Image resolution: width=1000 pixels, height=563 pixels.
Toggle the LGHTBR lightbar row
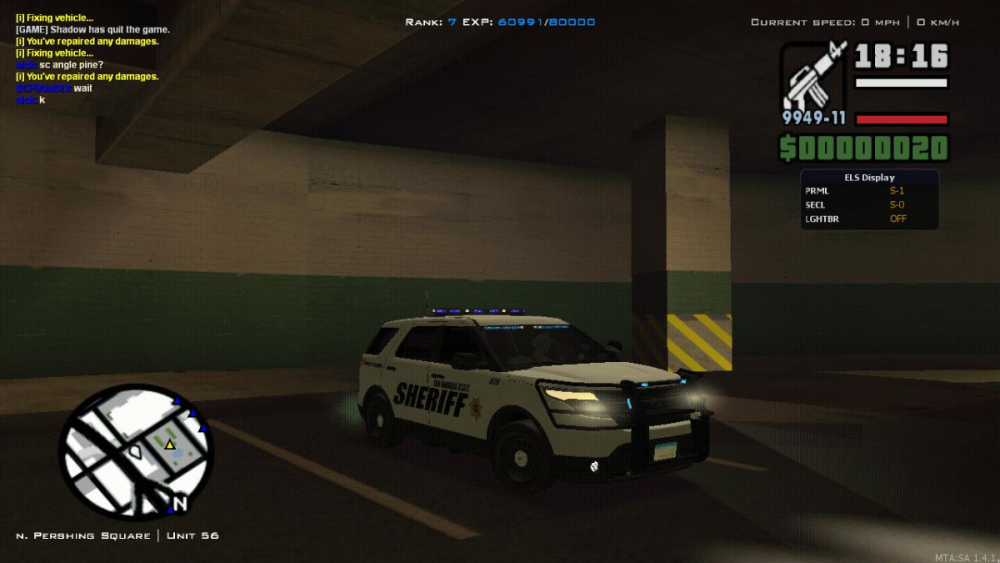tap(869, 218)
